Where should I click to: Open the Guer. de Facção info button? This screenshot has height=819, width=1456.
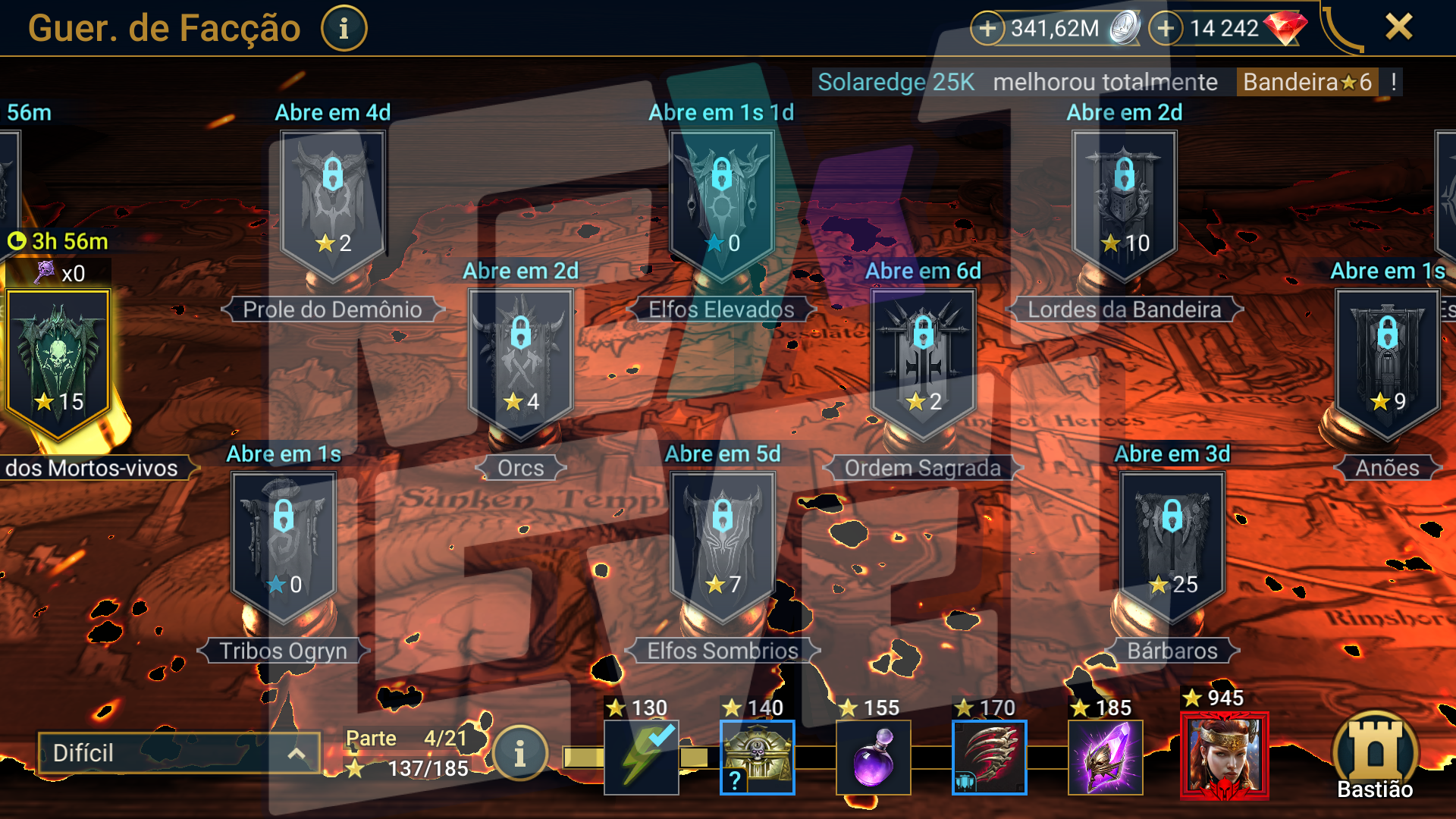click(344, 29)
